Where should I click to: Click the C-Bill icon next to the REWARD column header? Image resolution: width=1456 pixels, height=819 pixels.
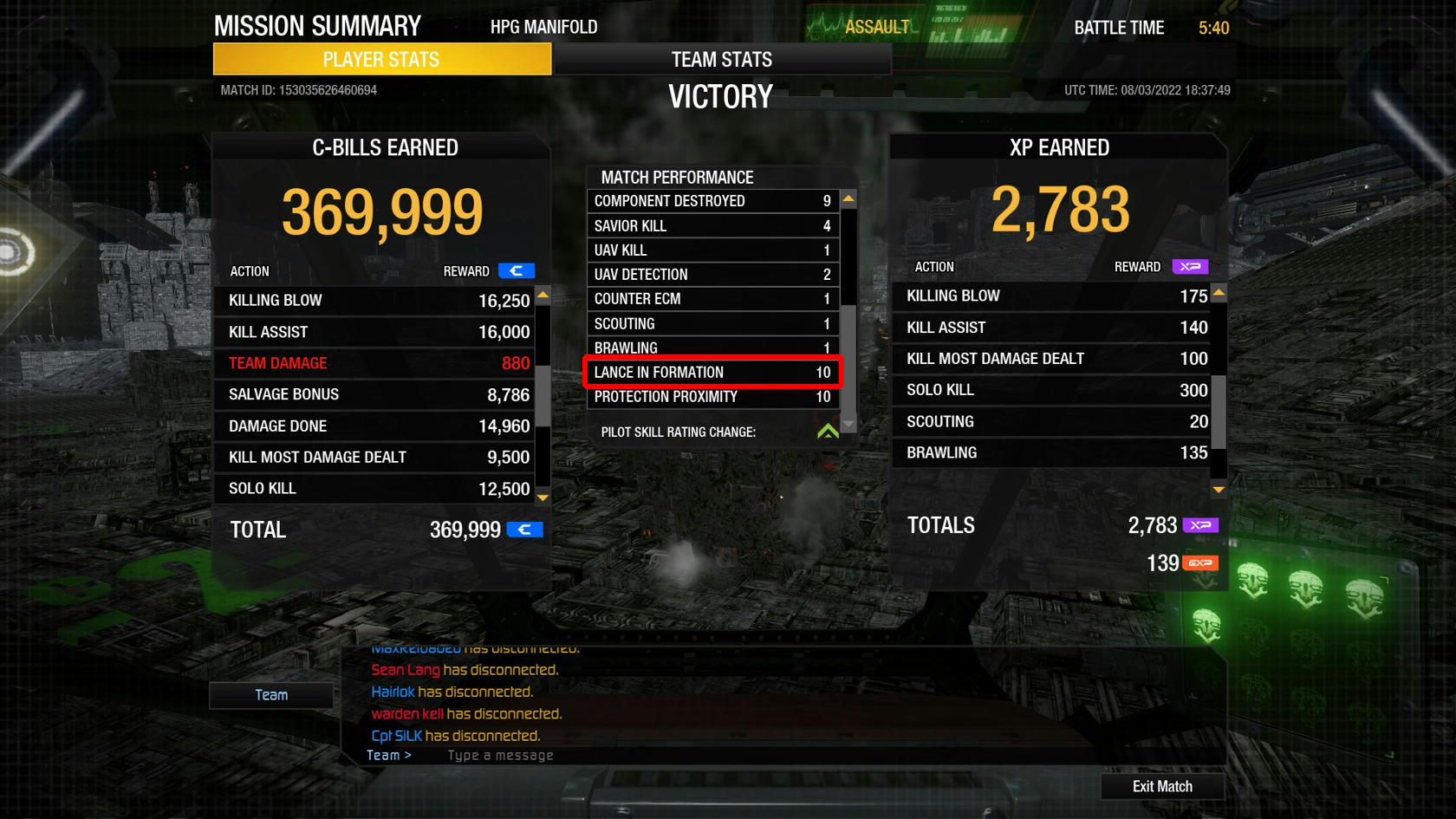point(517,270)
